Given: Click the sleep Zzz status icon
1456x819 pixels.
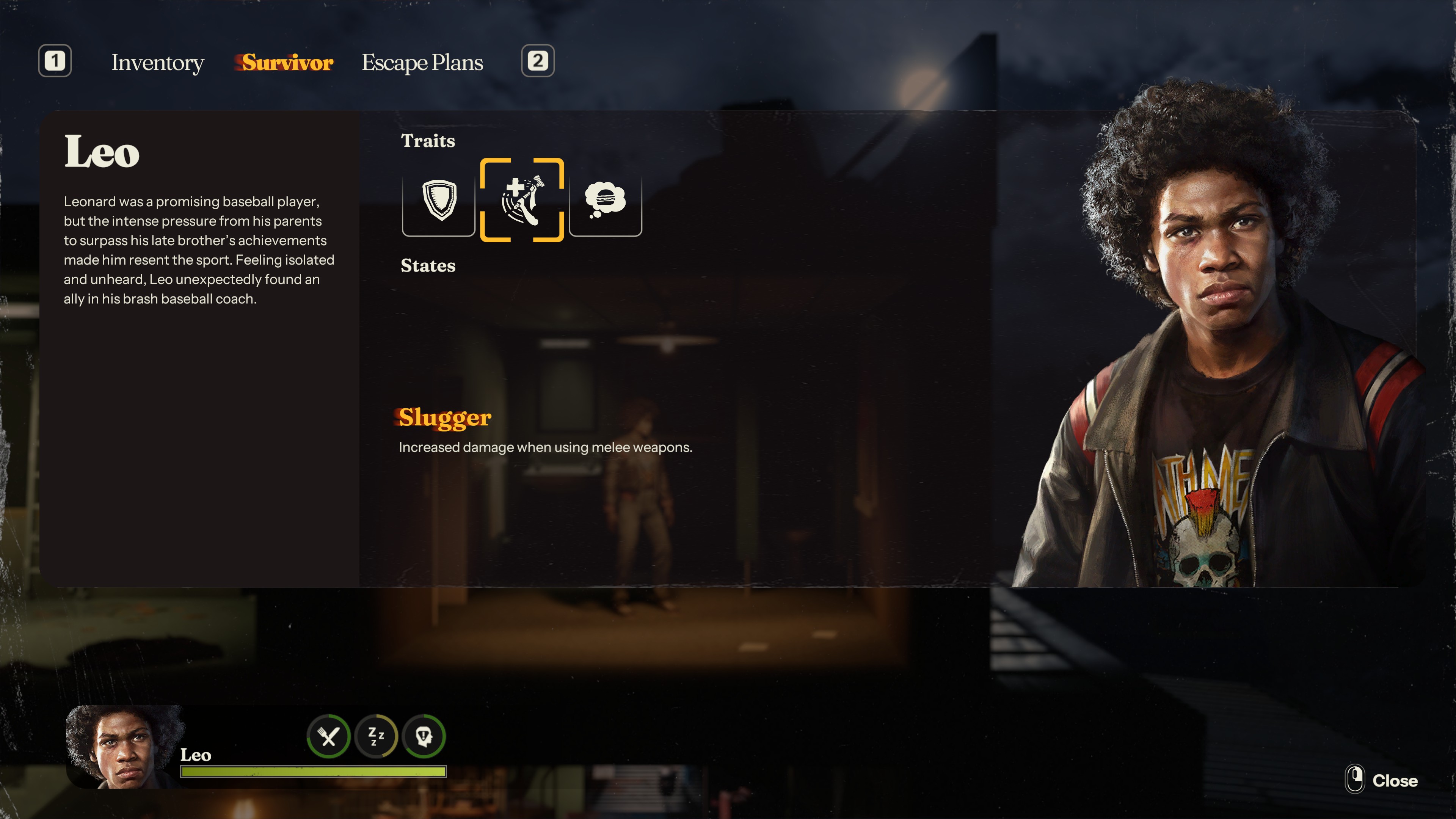Looking at the screenshot, I should point(376,736).
